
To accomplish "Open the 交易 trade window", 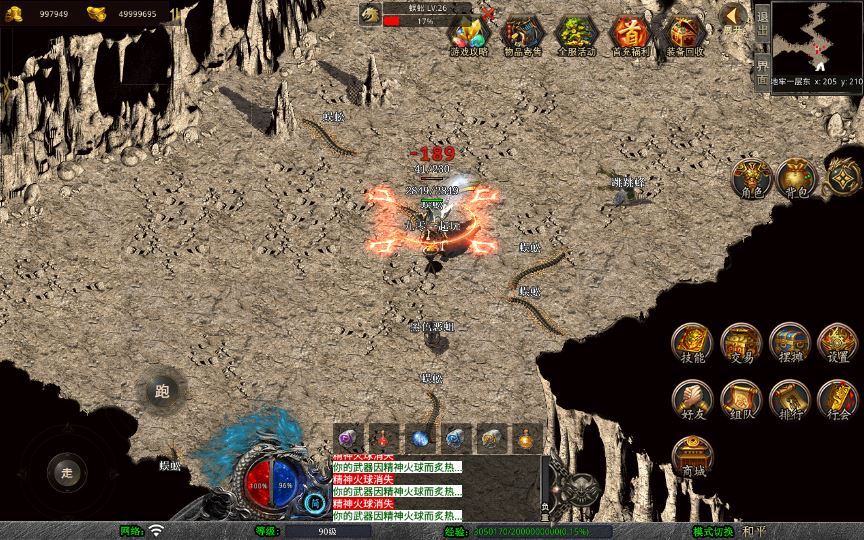I will 741,344.
